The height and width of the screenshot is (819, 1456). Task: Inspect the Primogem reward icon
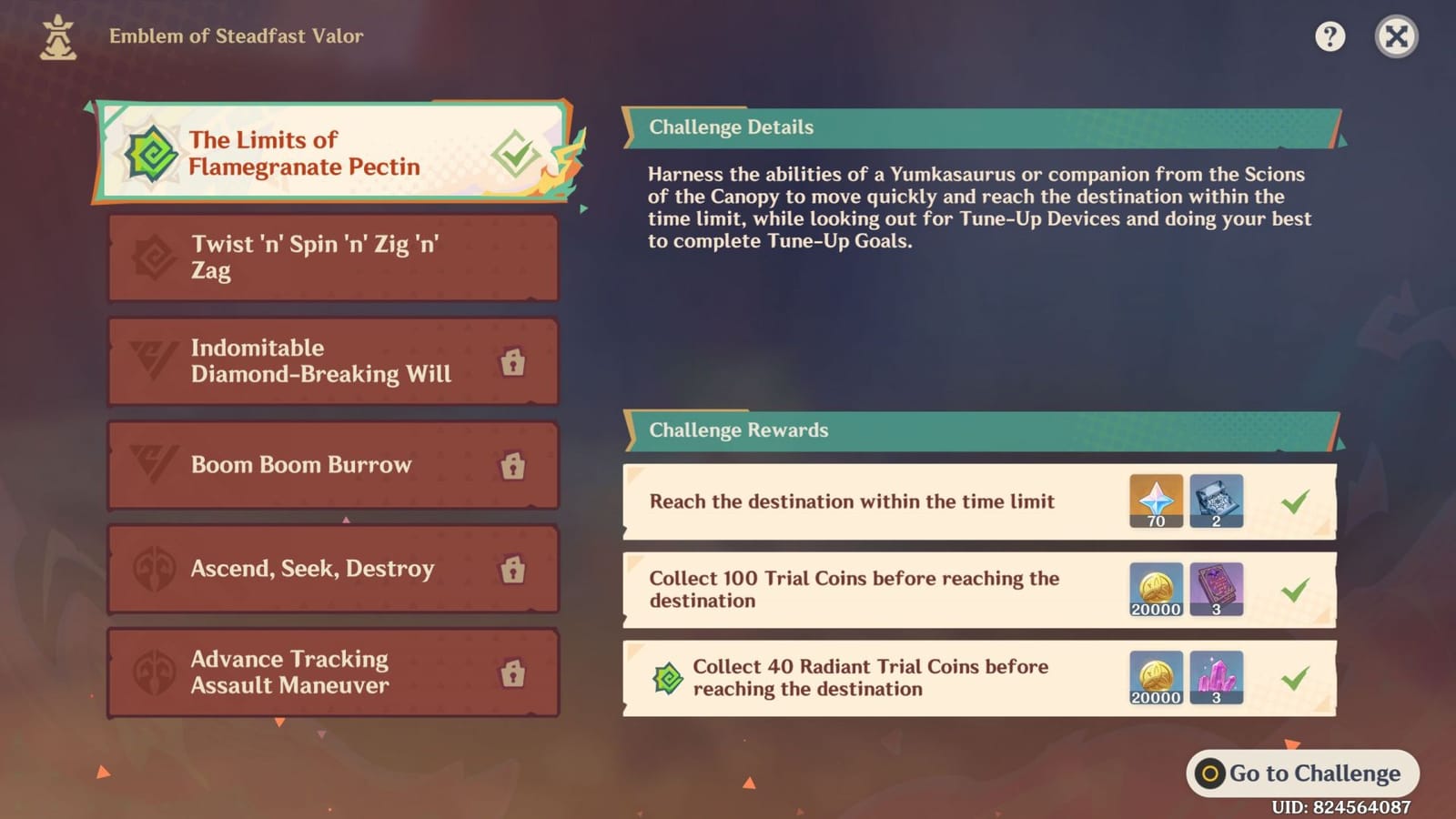(1155, 499)
